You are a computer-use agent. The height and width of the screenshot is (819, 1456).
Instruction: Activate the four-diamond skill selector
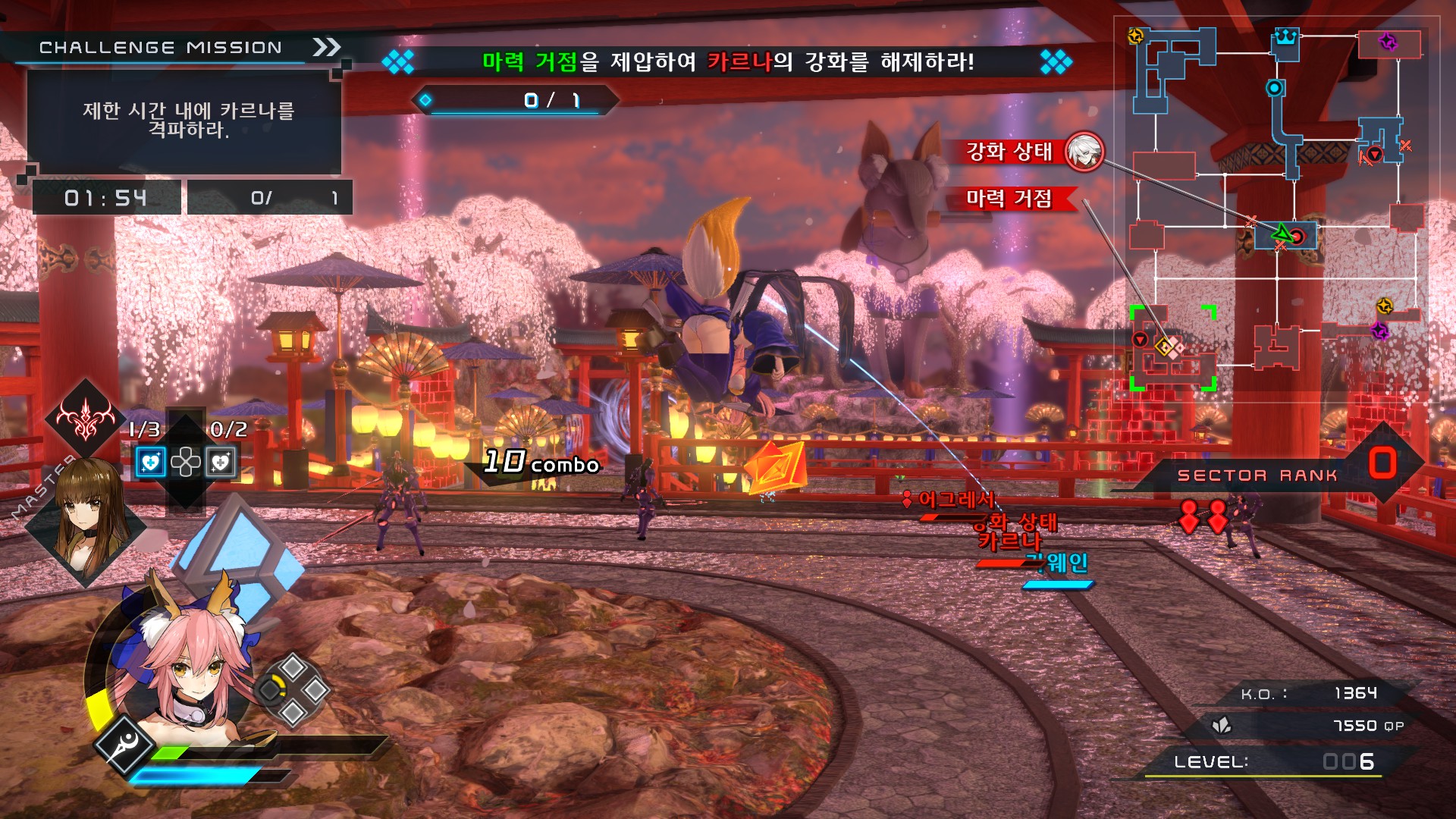[294, 689]
